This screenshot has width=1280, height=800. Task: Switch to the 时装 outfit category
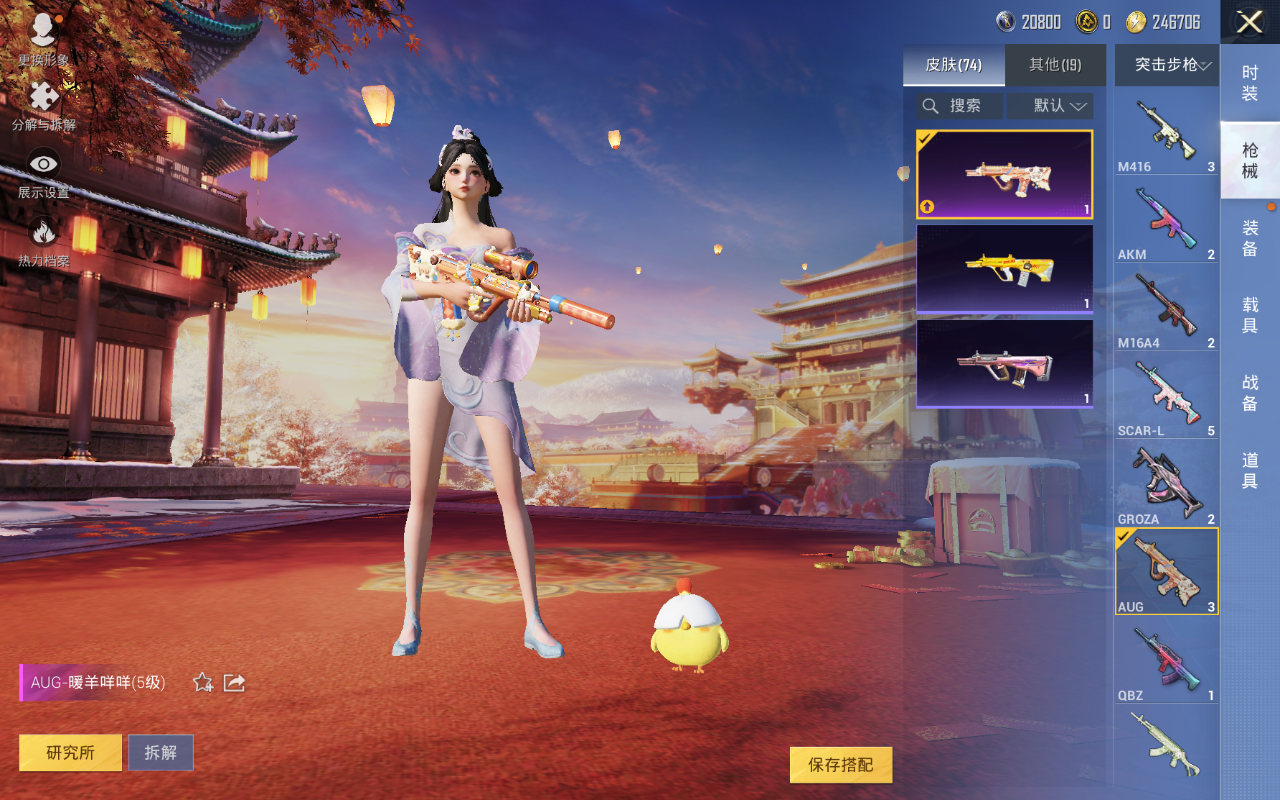click(x=1250, y=83)
